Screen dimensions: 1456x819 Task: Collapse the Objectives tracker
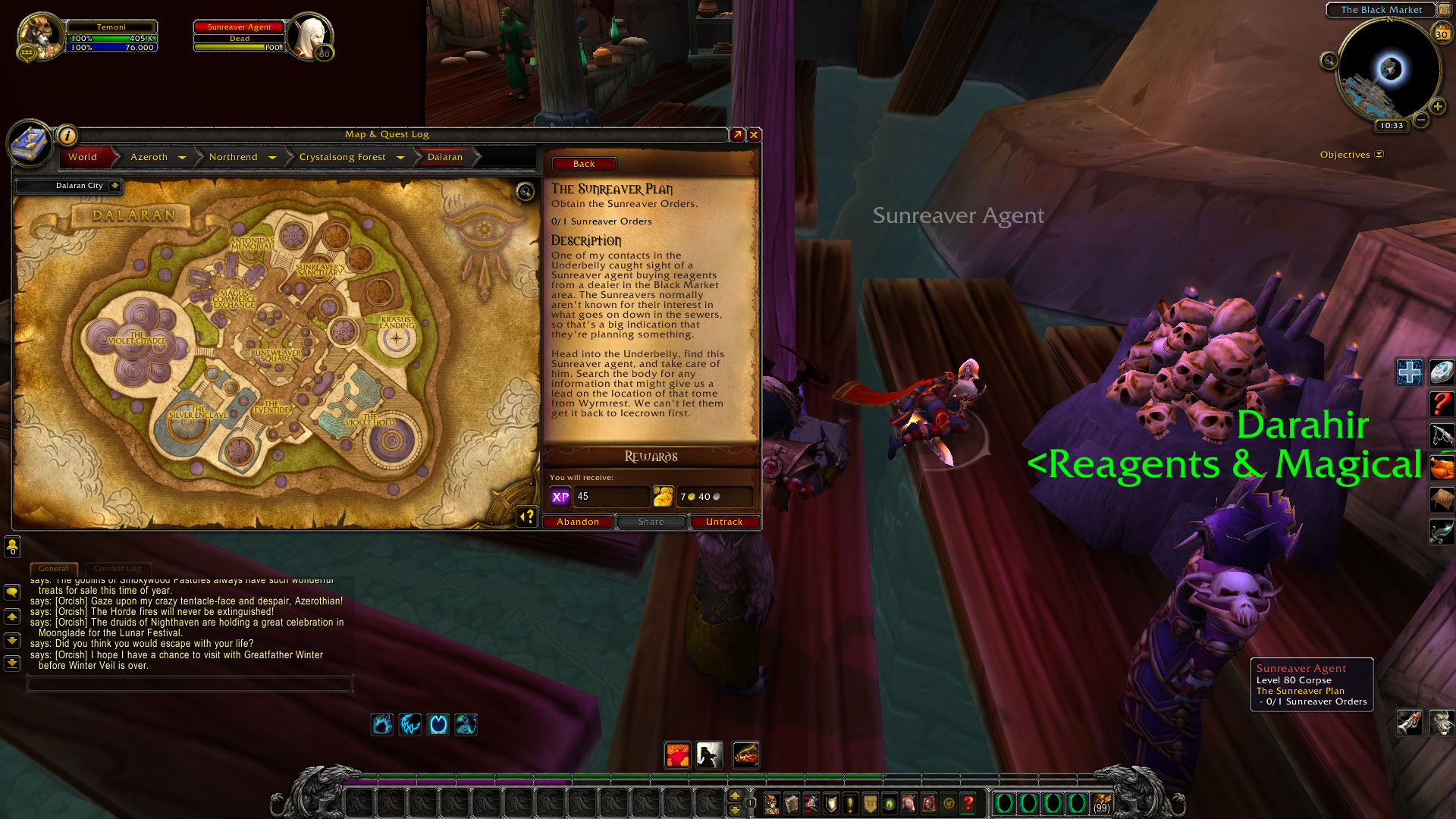click(1379, 155)
